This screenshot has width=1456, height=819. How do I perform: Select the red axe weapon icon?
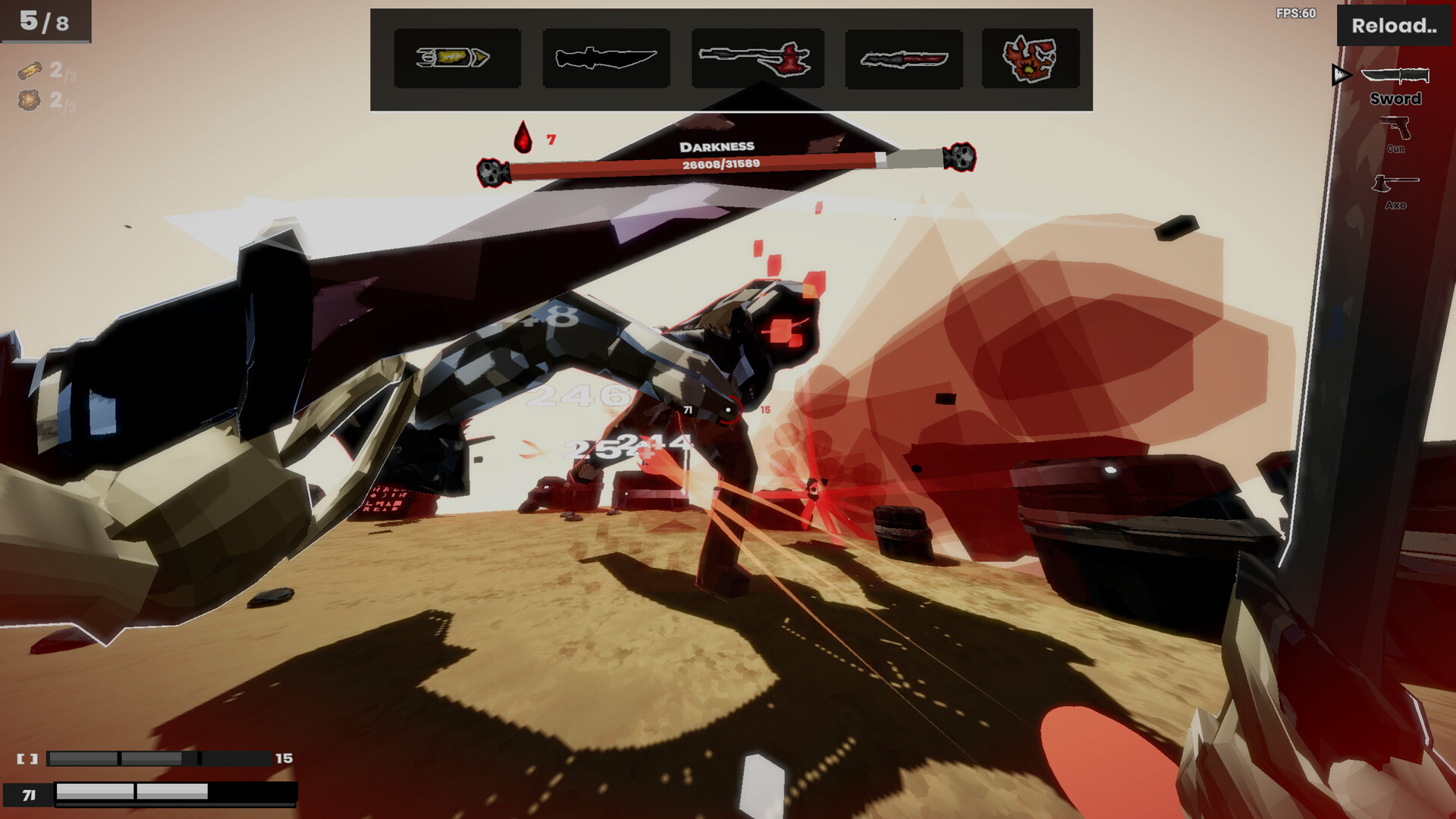(756, 58)
